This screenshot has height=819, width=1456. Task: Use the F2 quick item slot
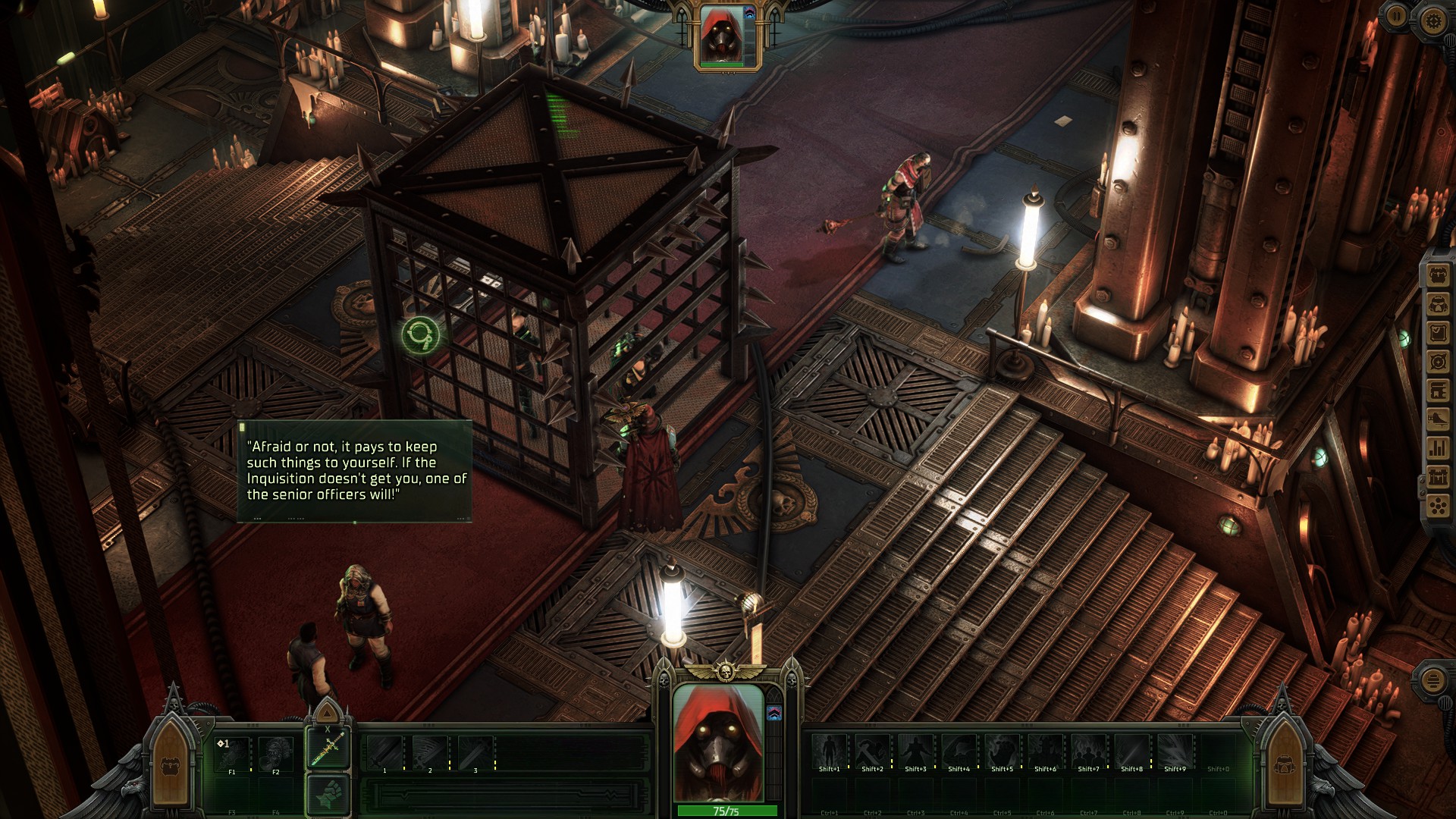coord(275,753)
